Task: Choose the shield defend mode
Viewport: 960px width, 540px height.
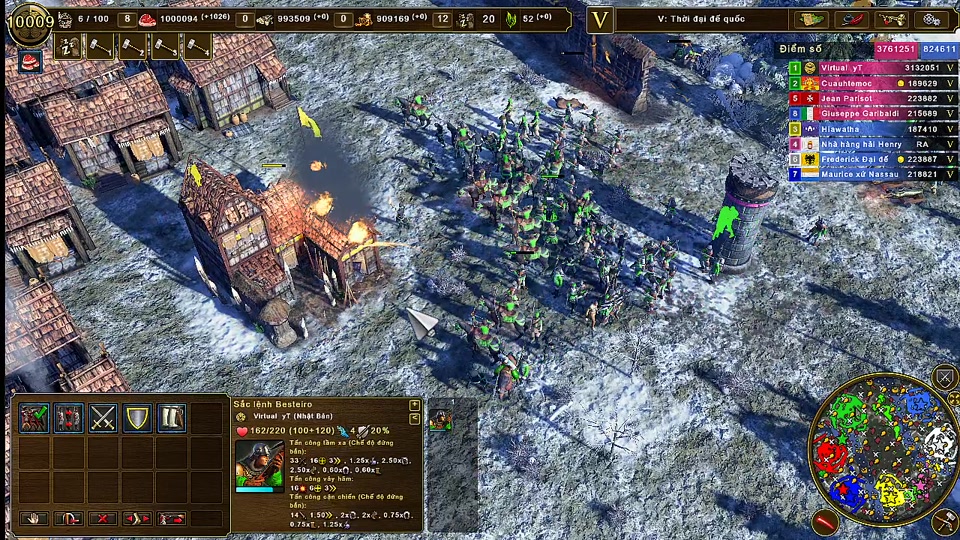Action: pyautogui.click(x=137, y=418)
